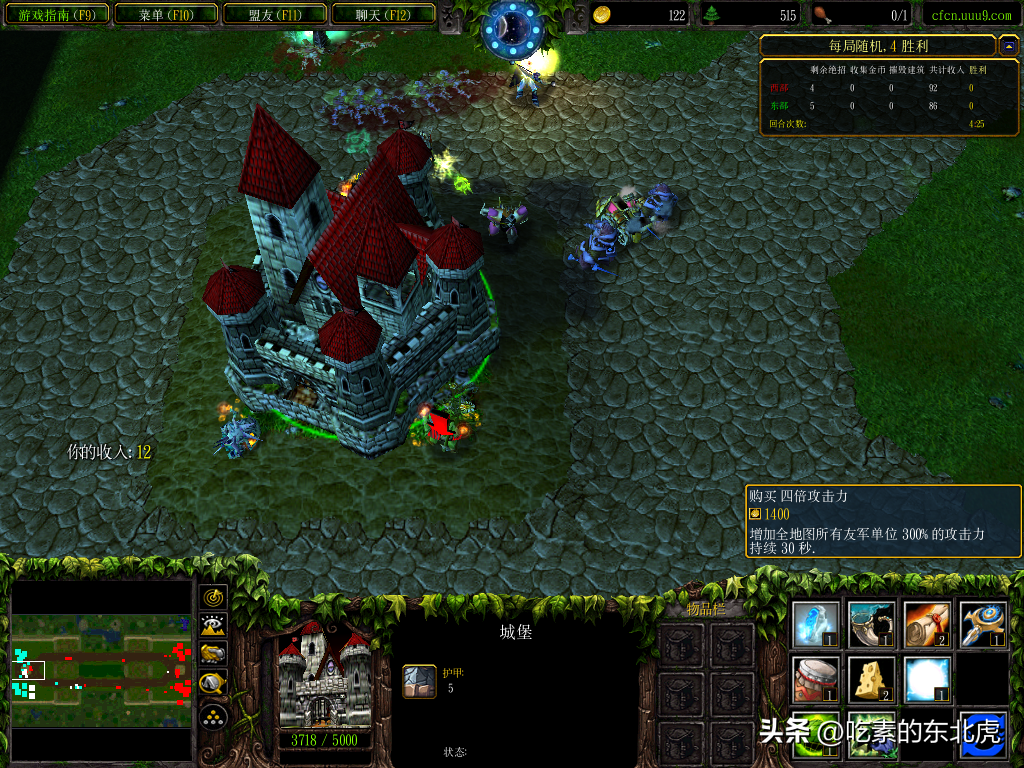Buy the glowing blue crystal item
Image resolution: width=1024 pixels, height=768 pixels.
pos(816,624)
